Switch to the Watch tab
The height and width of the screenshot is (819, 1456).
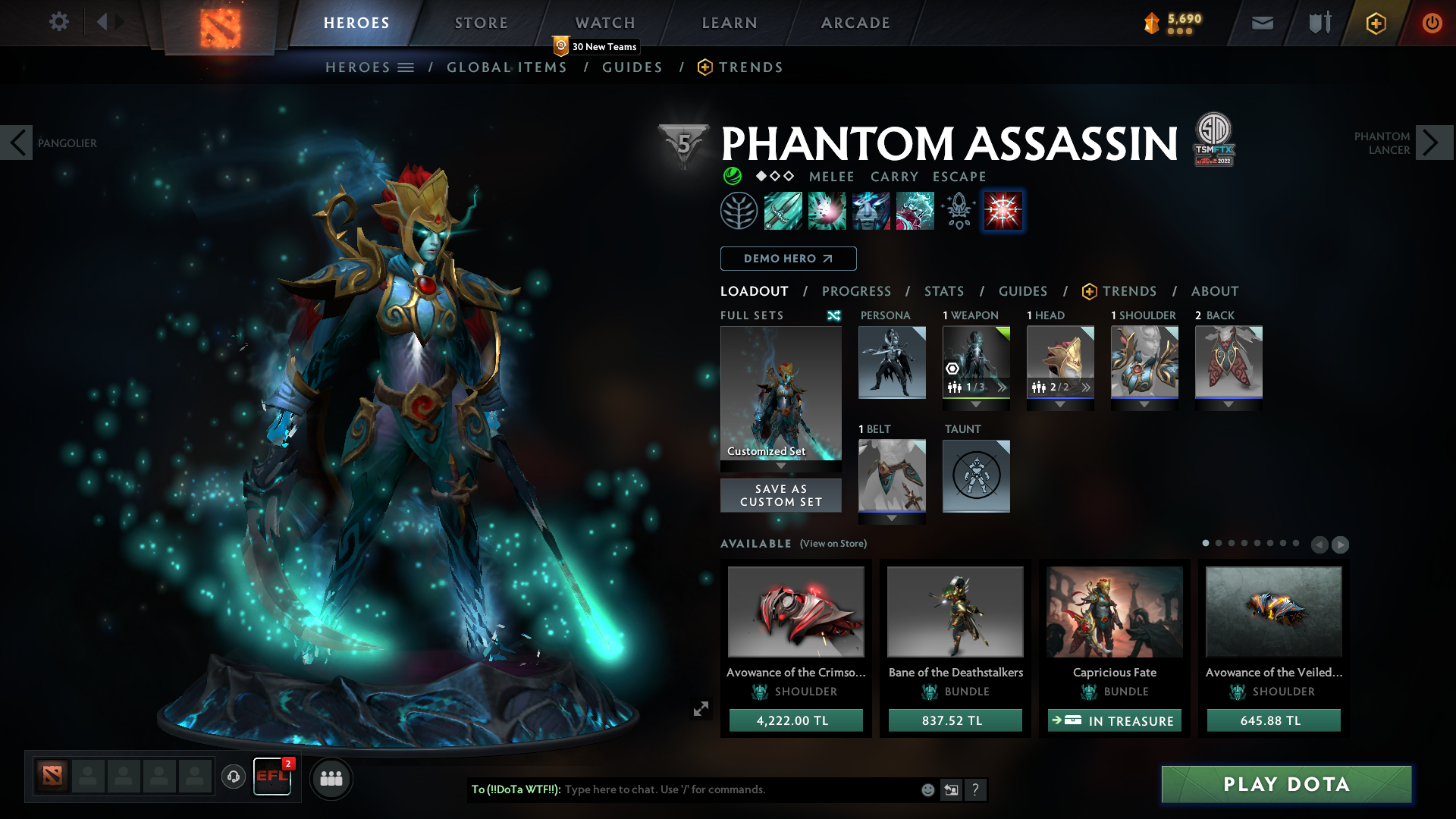[605, 23]
